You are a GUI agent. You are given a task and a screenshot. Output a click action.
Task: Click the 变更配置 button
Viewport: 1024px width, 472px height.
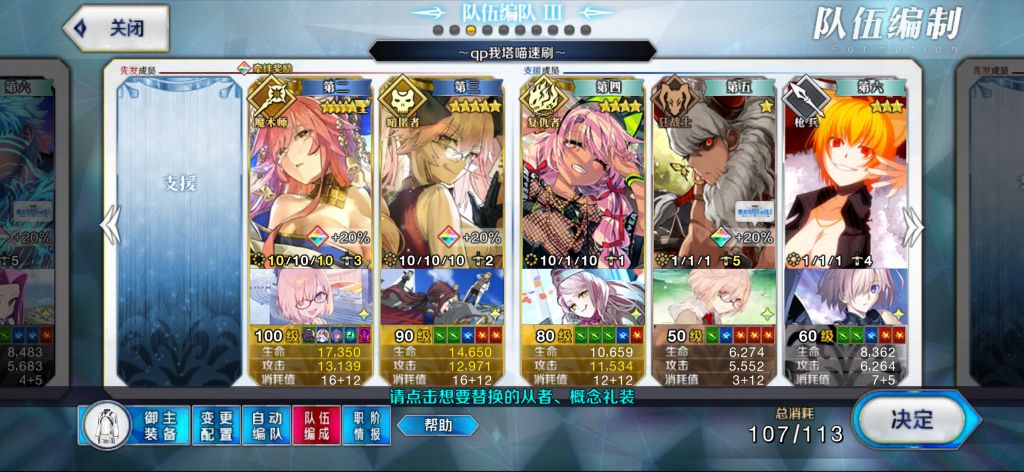[x=216, y=425]
